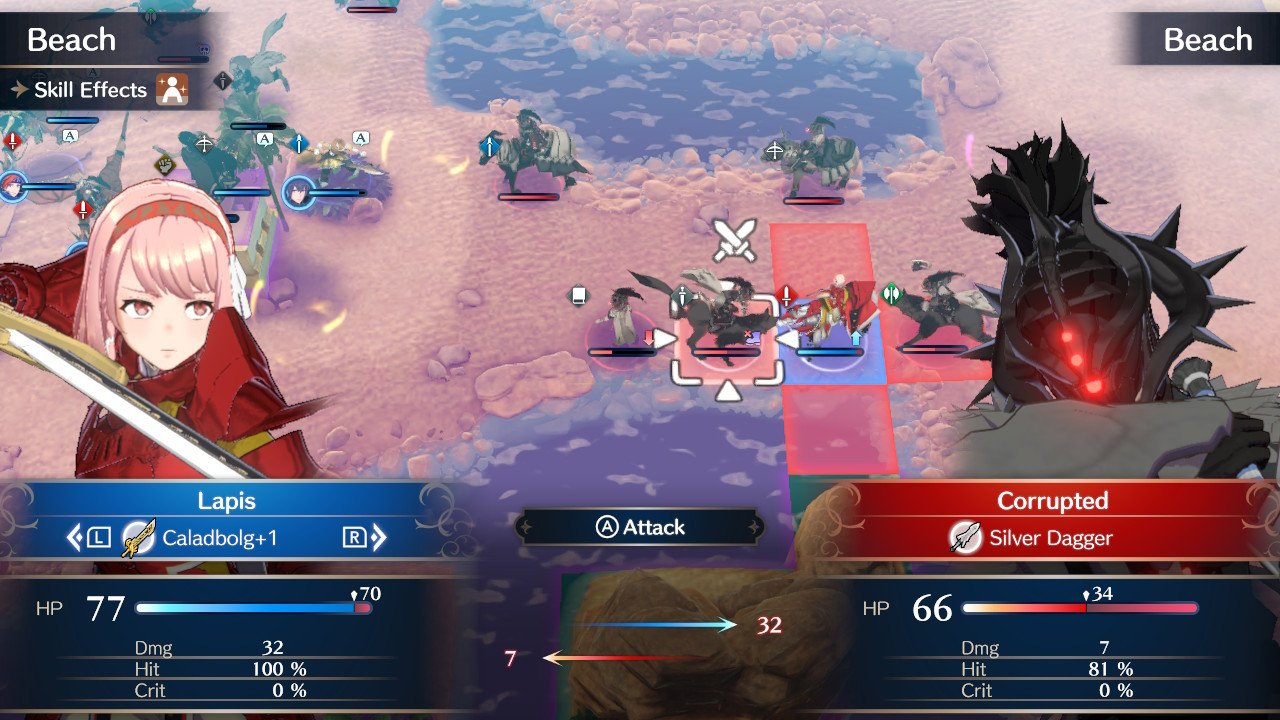Viewport: 1280px width, 720px height.
Task: Click the Silver Dagger icon in the Corrupted panel
Action: pyautogui.click(x=966, y=538)
